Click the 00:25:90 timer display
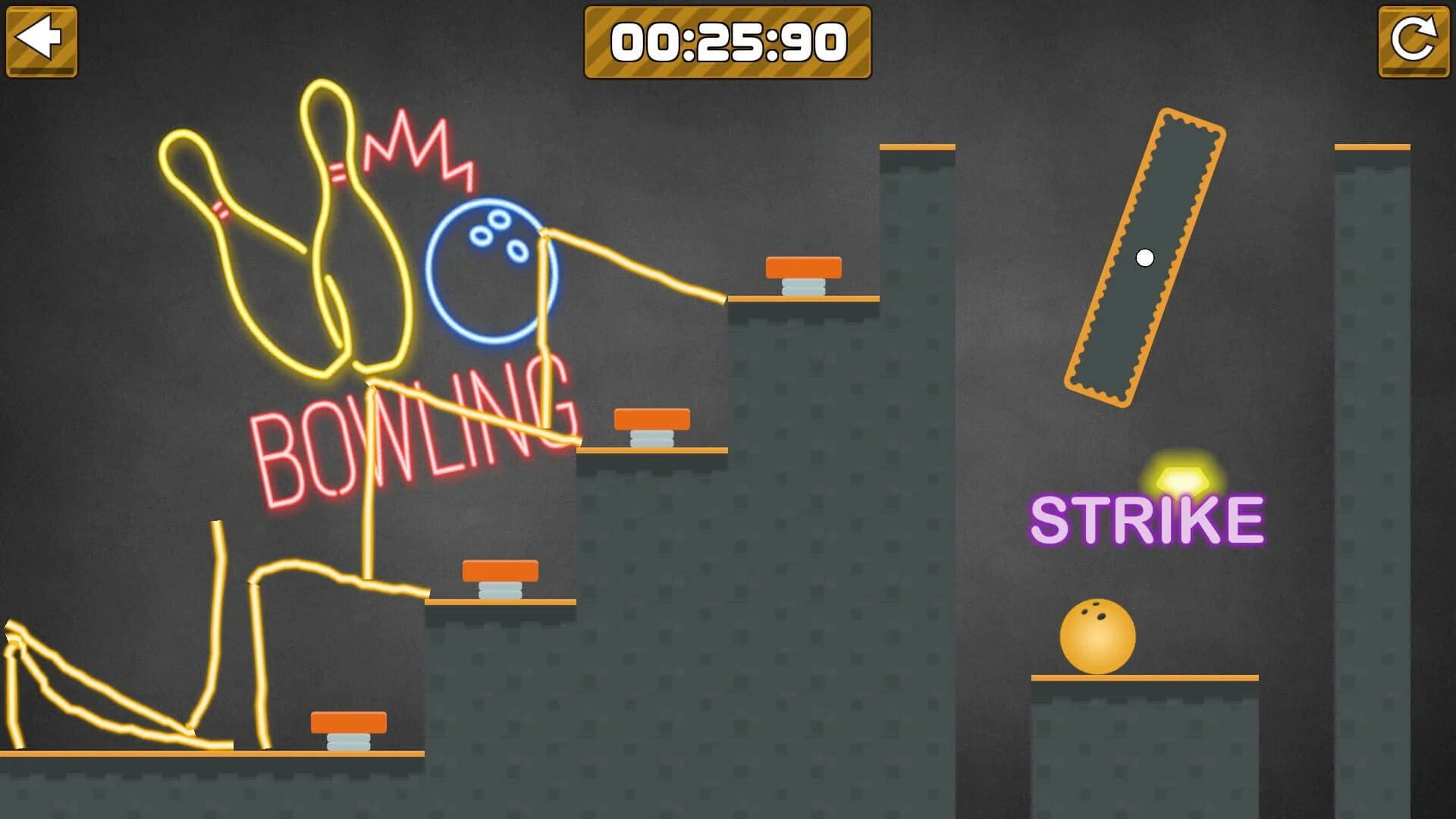 click(728, 42)
